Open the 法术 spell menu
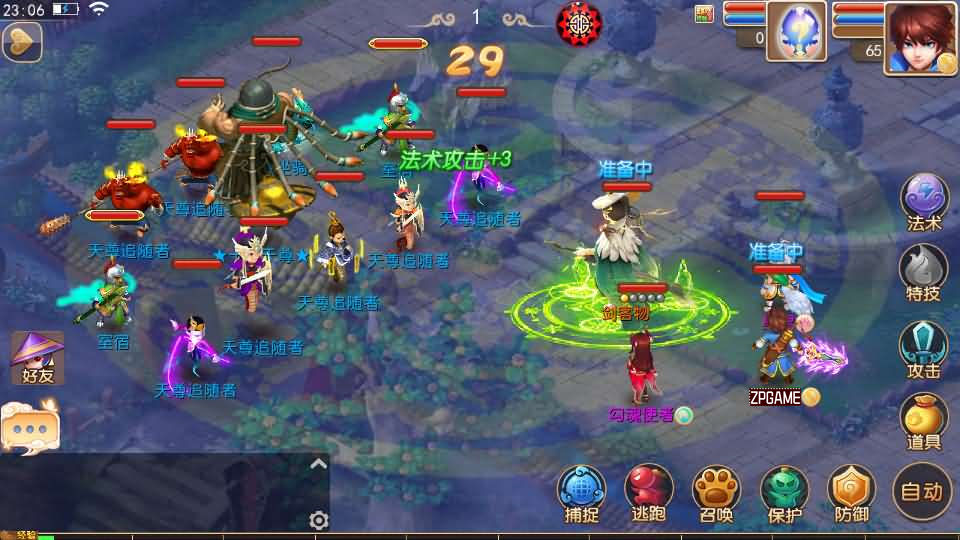Screen dimensions: 960x540 pos(924,200)
